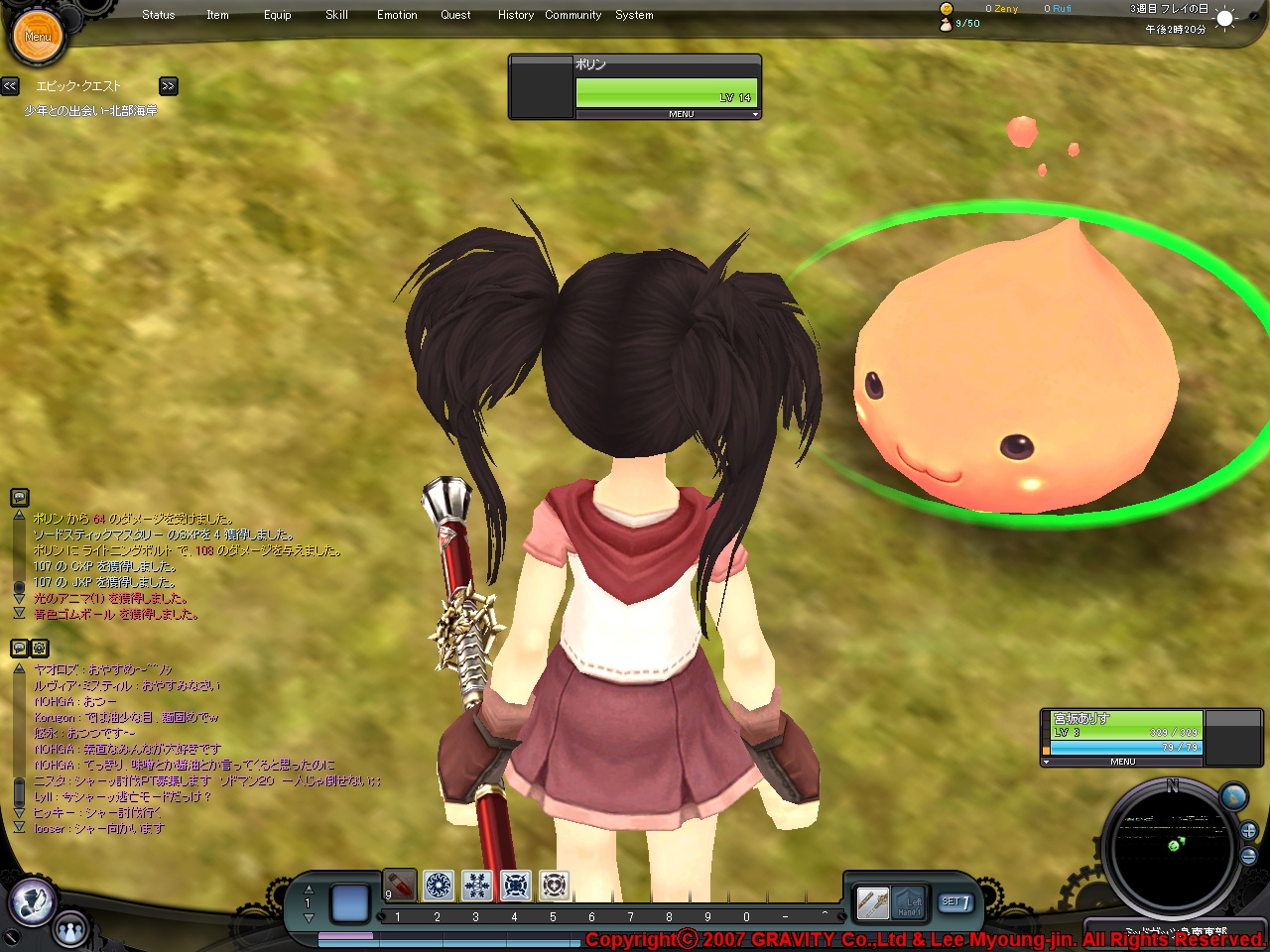Show the next quest with the >> arrow
The height and width of the screenshot is (952, 1270).
[169, 86]
